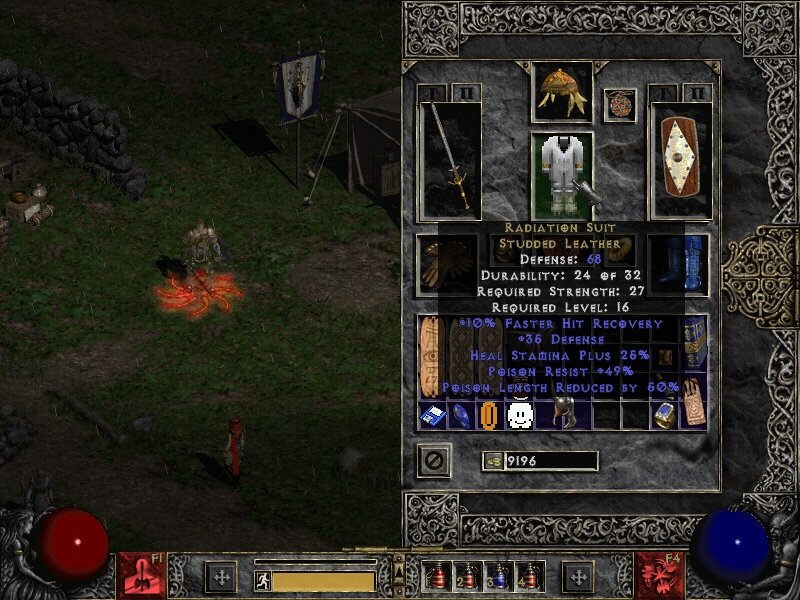Click the equipped amulet slot

click(x=620, y=105)
